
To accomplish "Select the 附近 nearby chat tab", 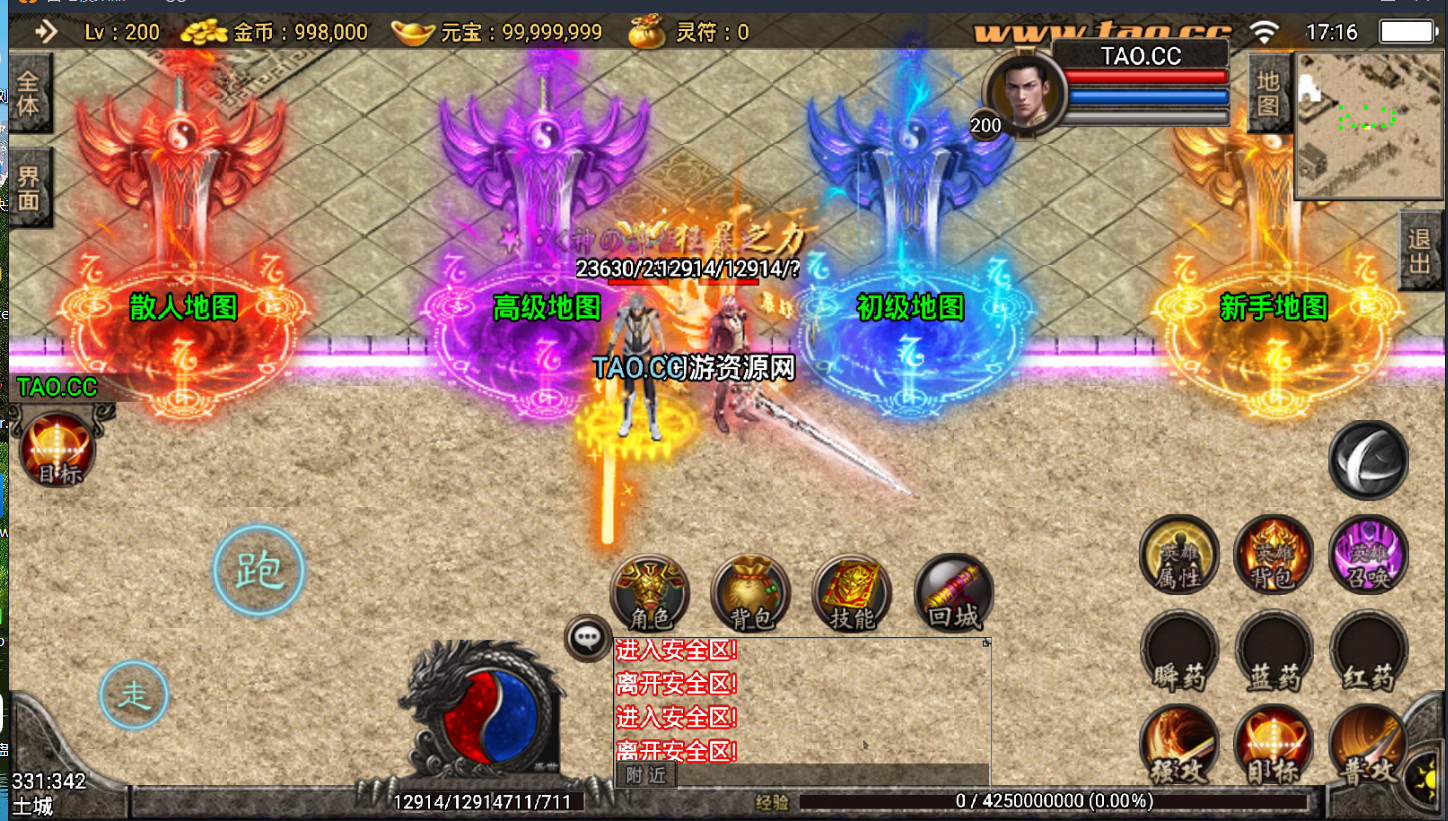I will tap(647, 775).
